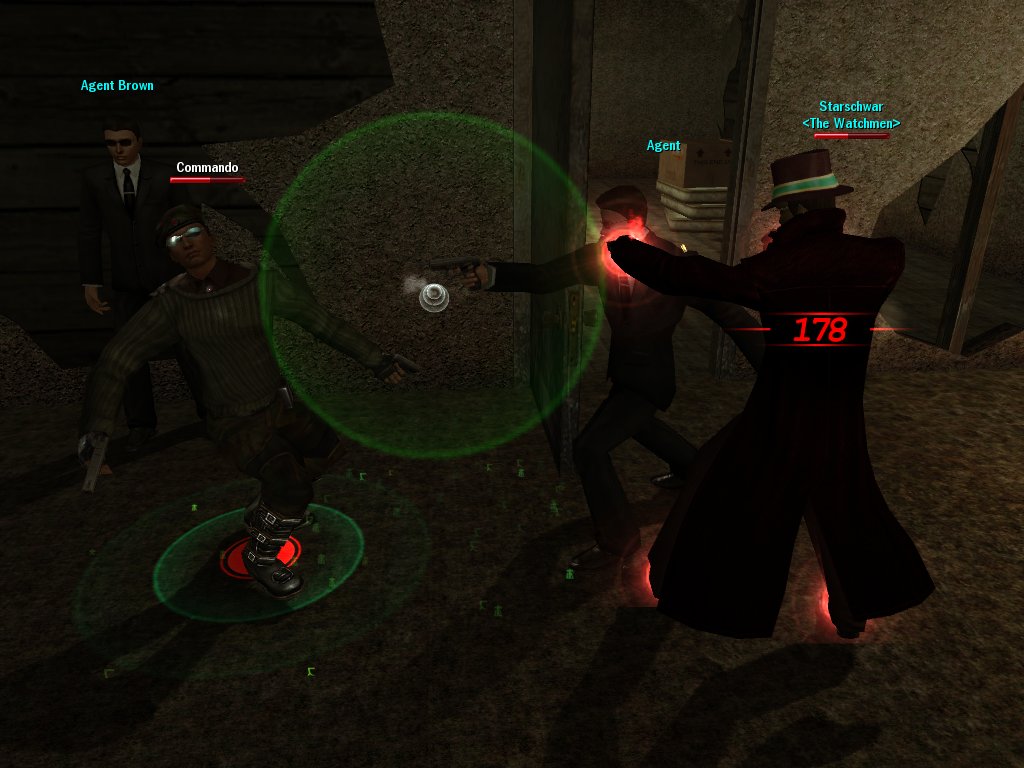Screen dimensions: 1024x768
Task: Select the Agent Brown nameplate
Action: point(117,86)
